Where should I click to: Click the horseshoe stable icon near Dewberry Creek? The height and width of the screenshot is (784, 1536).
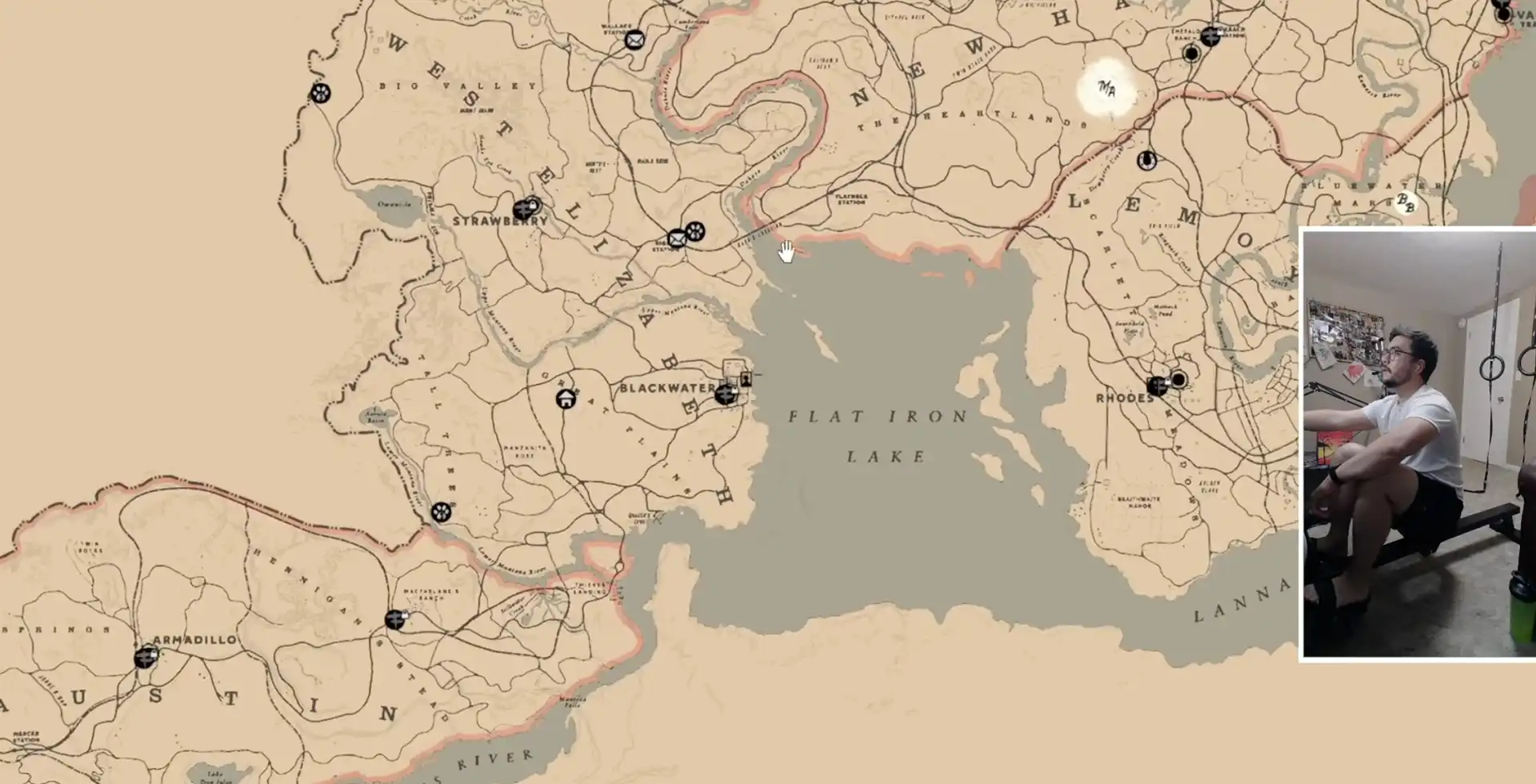(1147, 162)
